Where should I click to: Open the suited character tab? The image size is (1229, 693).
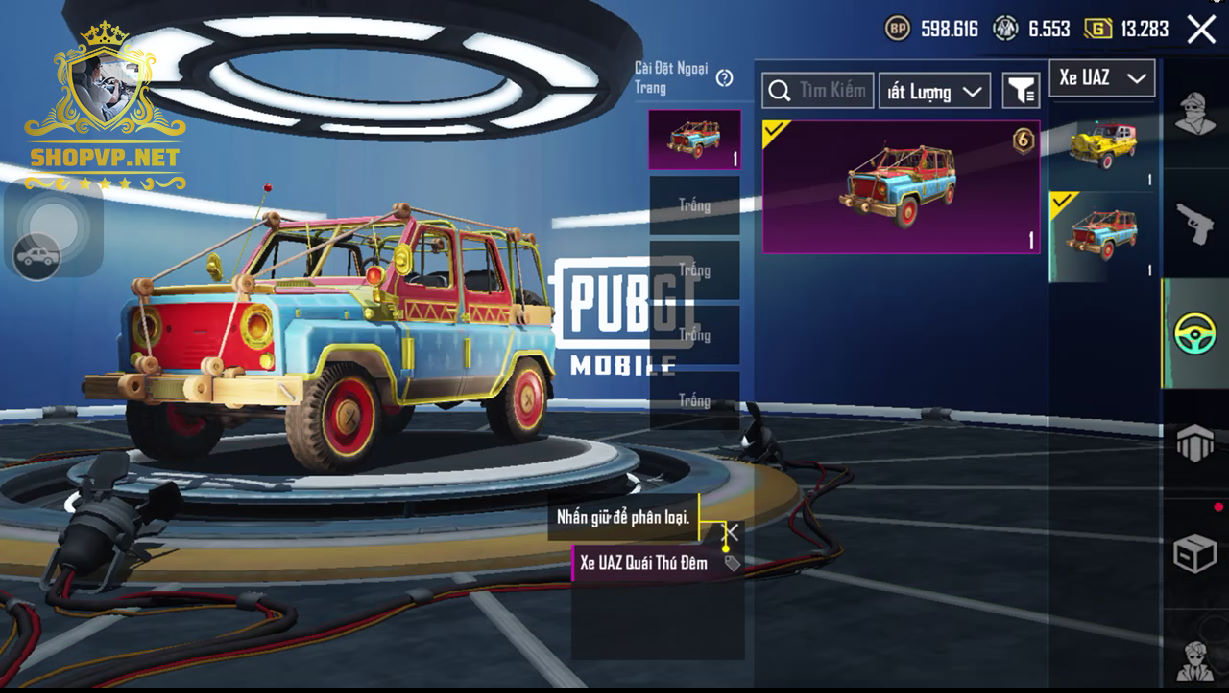tap(1195, 660)
